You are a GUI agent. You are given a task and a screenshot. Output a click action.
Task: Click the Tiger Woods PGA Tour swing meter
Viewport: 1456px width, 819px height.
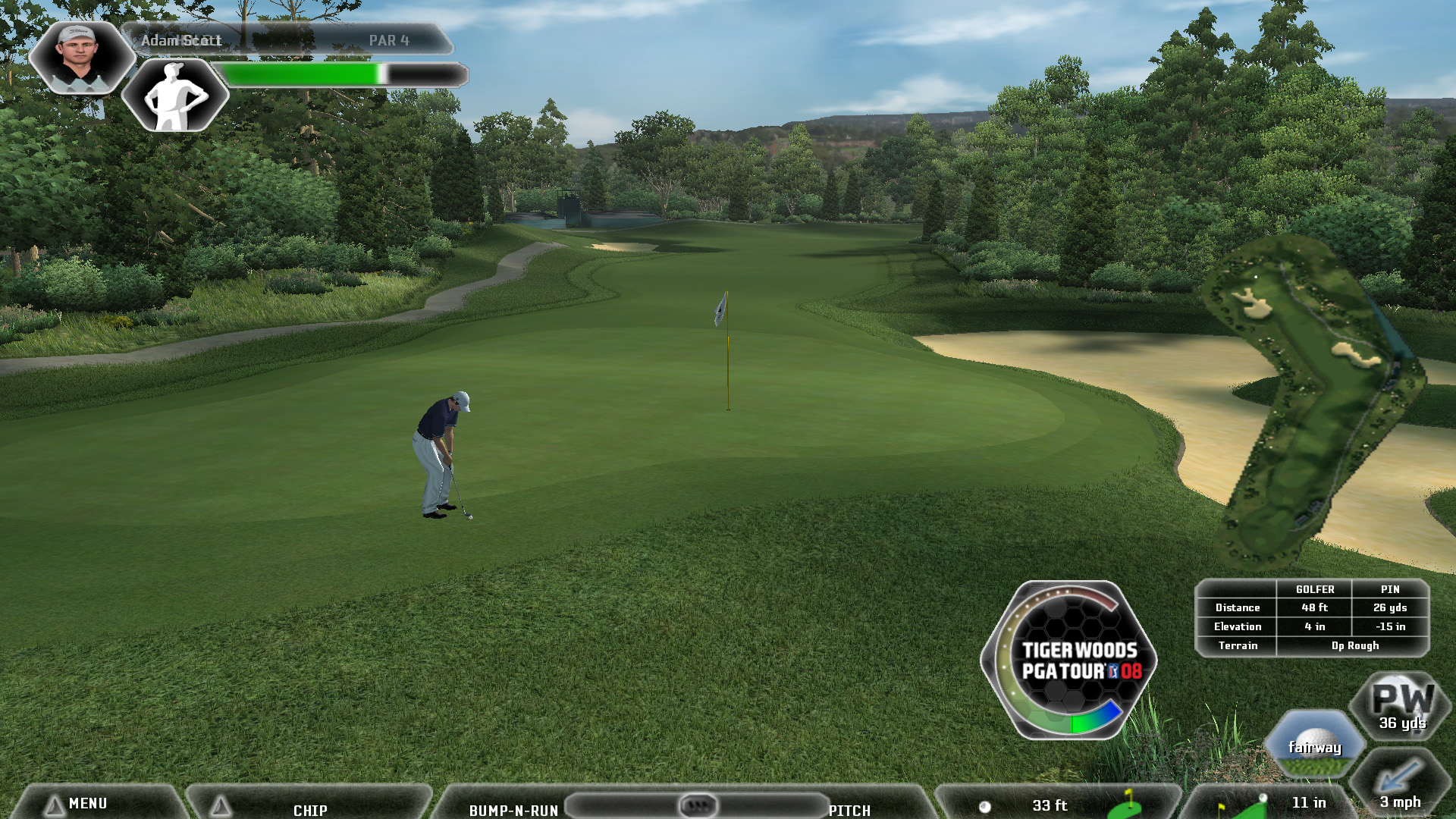coord(1071,660)
